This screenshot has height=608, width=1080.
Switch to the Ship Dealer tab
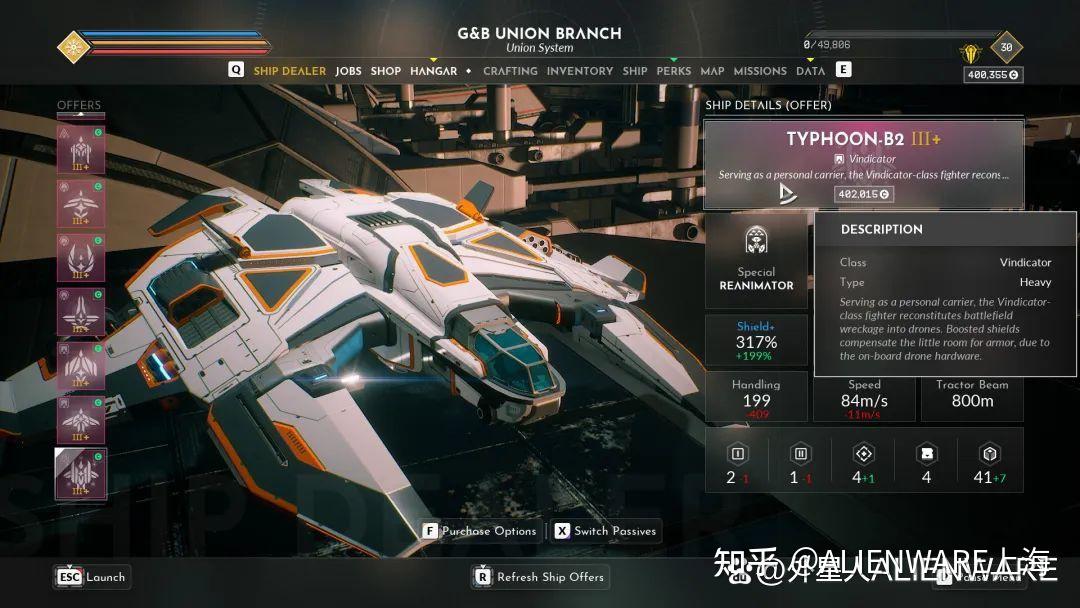pyautogui.click(x=289, y=71)
